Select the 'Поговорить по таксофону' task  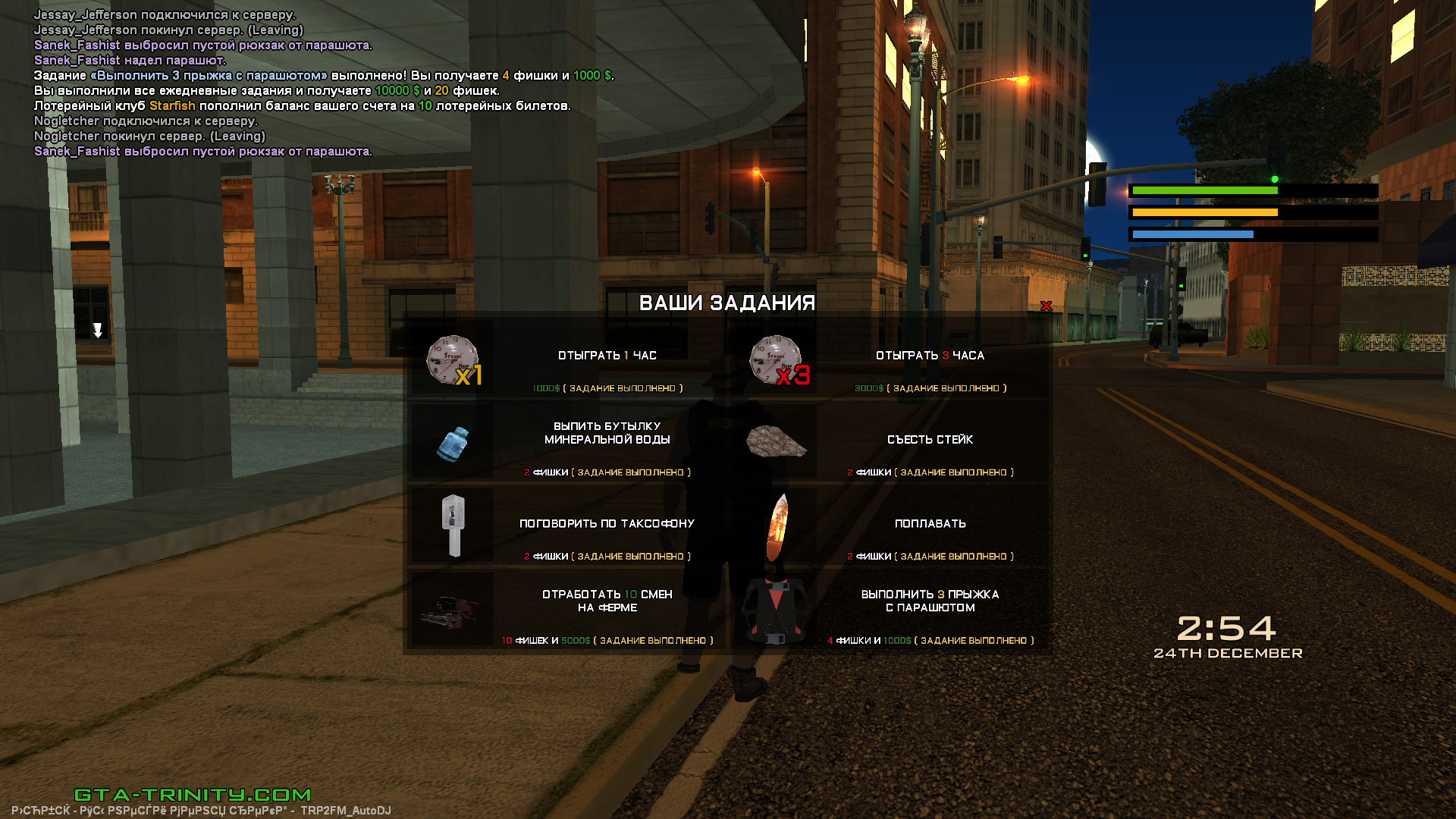pyautogui.click(x=607, y=524)
